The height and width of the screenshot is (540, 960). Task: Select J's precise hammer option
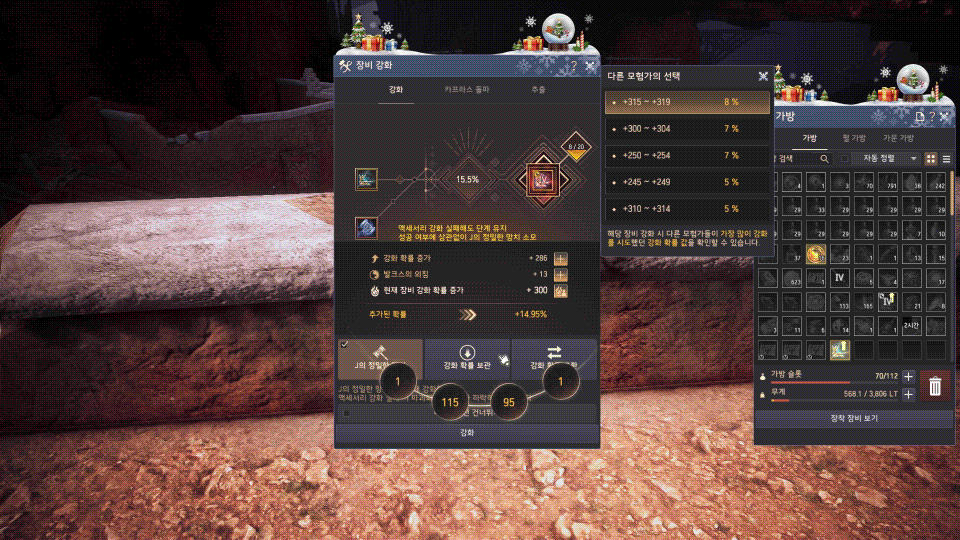pos(380,359)
